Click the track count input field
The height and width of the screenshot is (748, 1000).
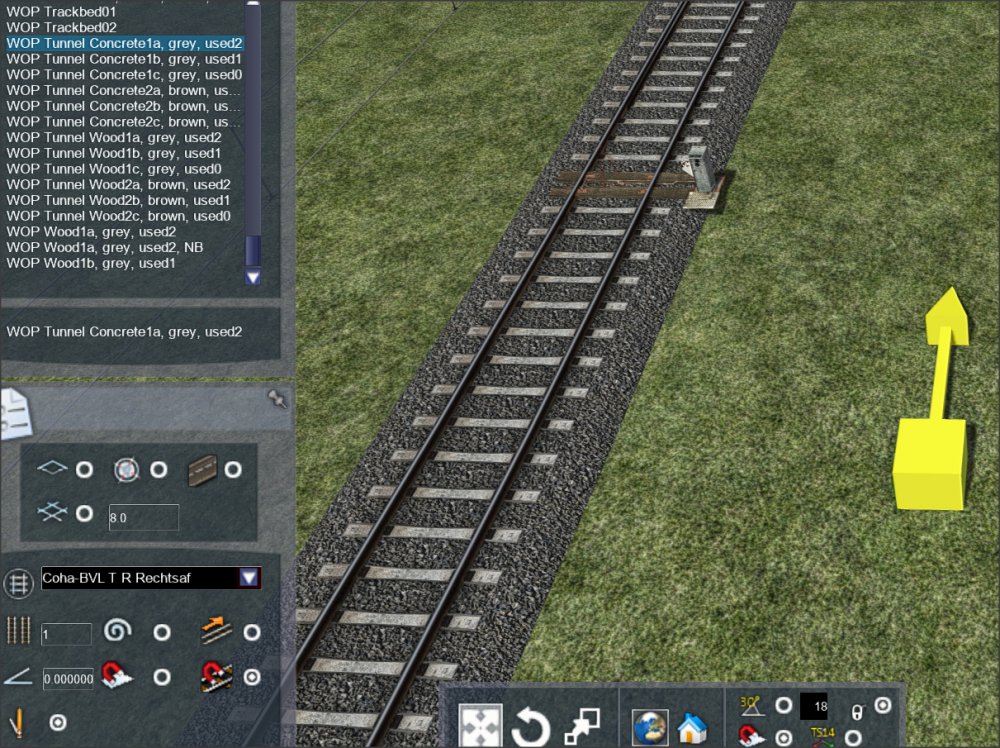pyautogui.click(x=66, y=633)
